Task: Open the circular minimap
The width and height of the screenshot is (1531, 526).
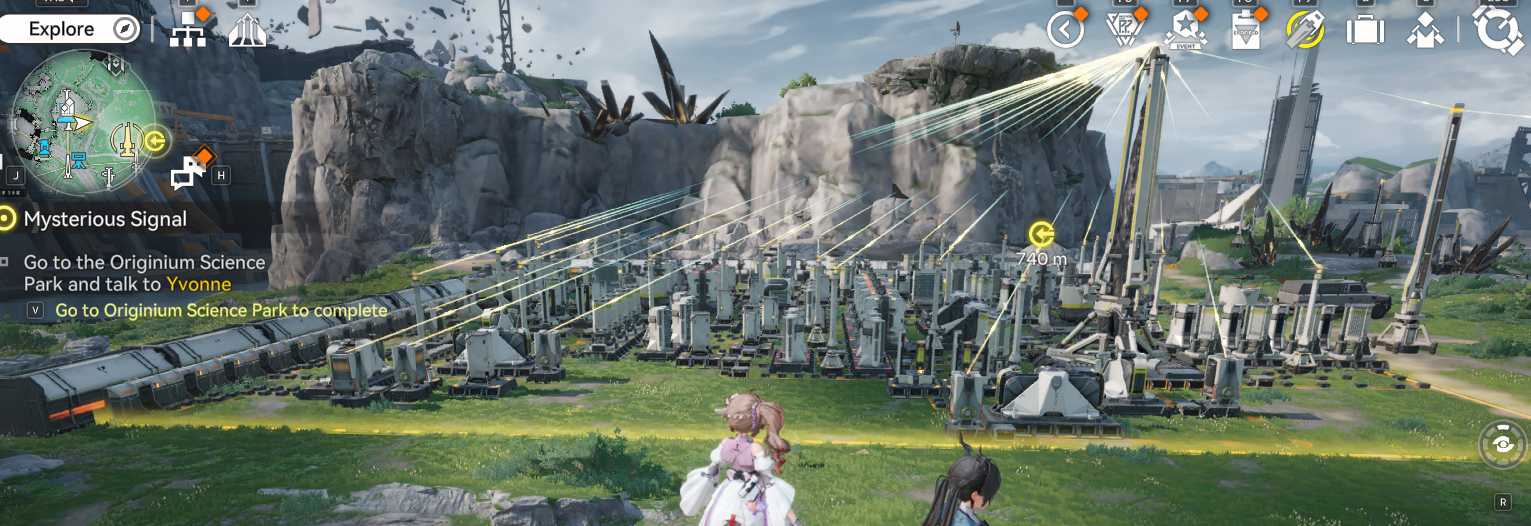Action: [83, 122]
